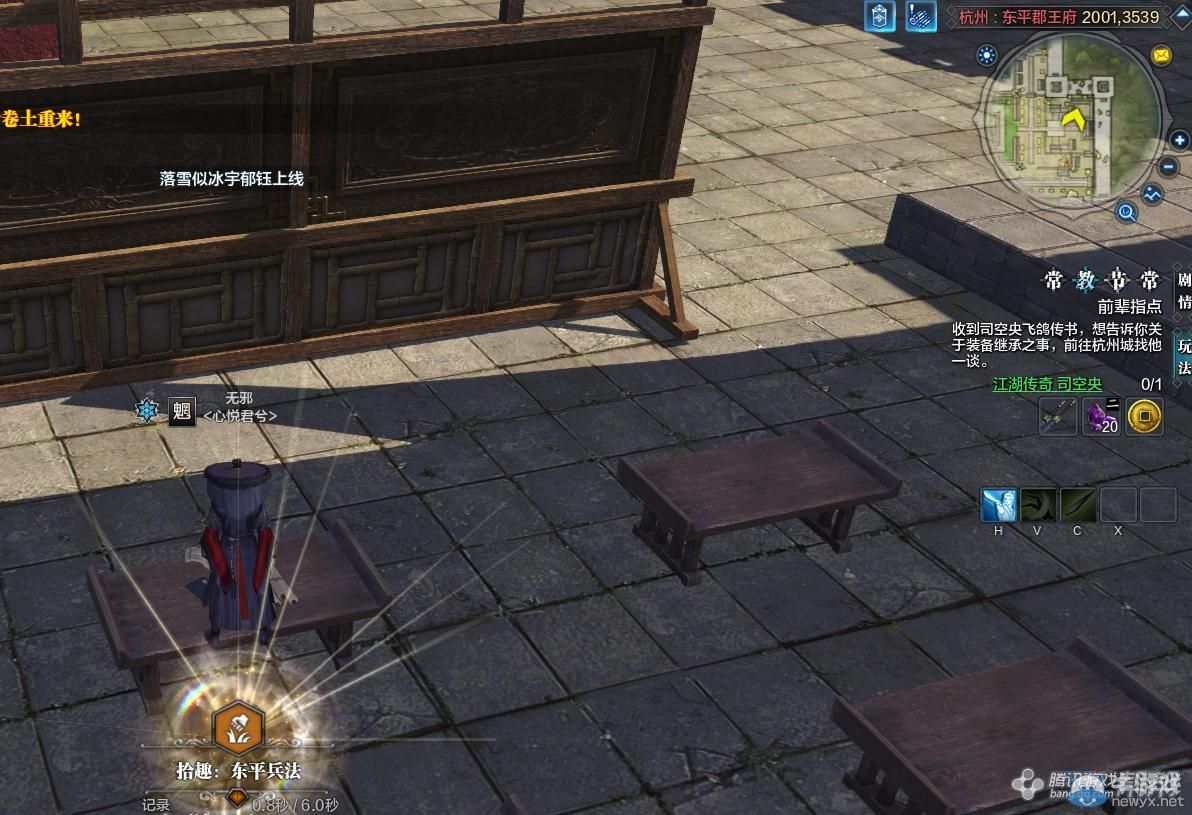This screenshot has width=1192, height=815.
Task: Click the mountain terrain icon beside minimap
Action: pyautogui.click(x=1152, y=194)
